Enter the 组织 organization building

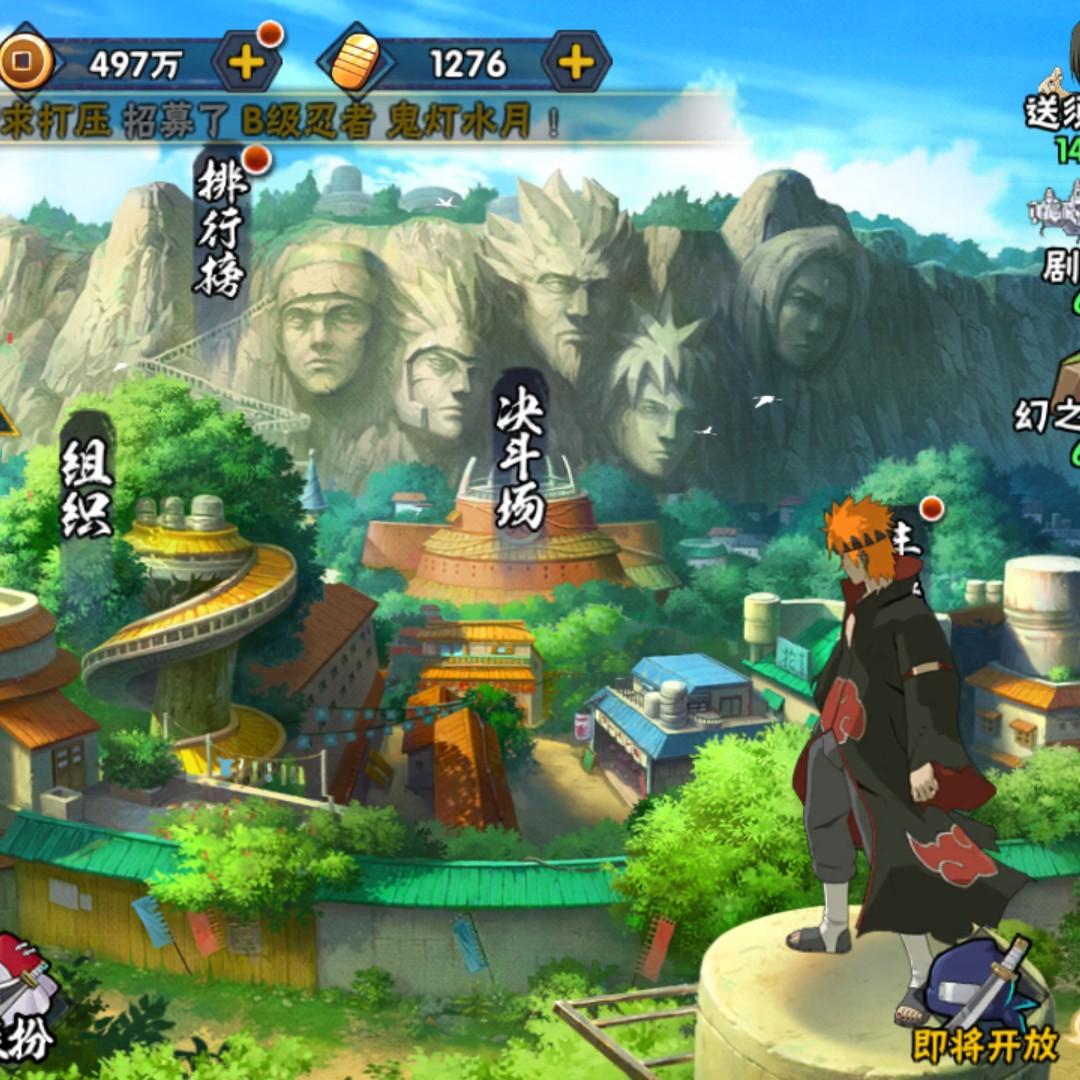coord(87,490)
